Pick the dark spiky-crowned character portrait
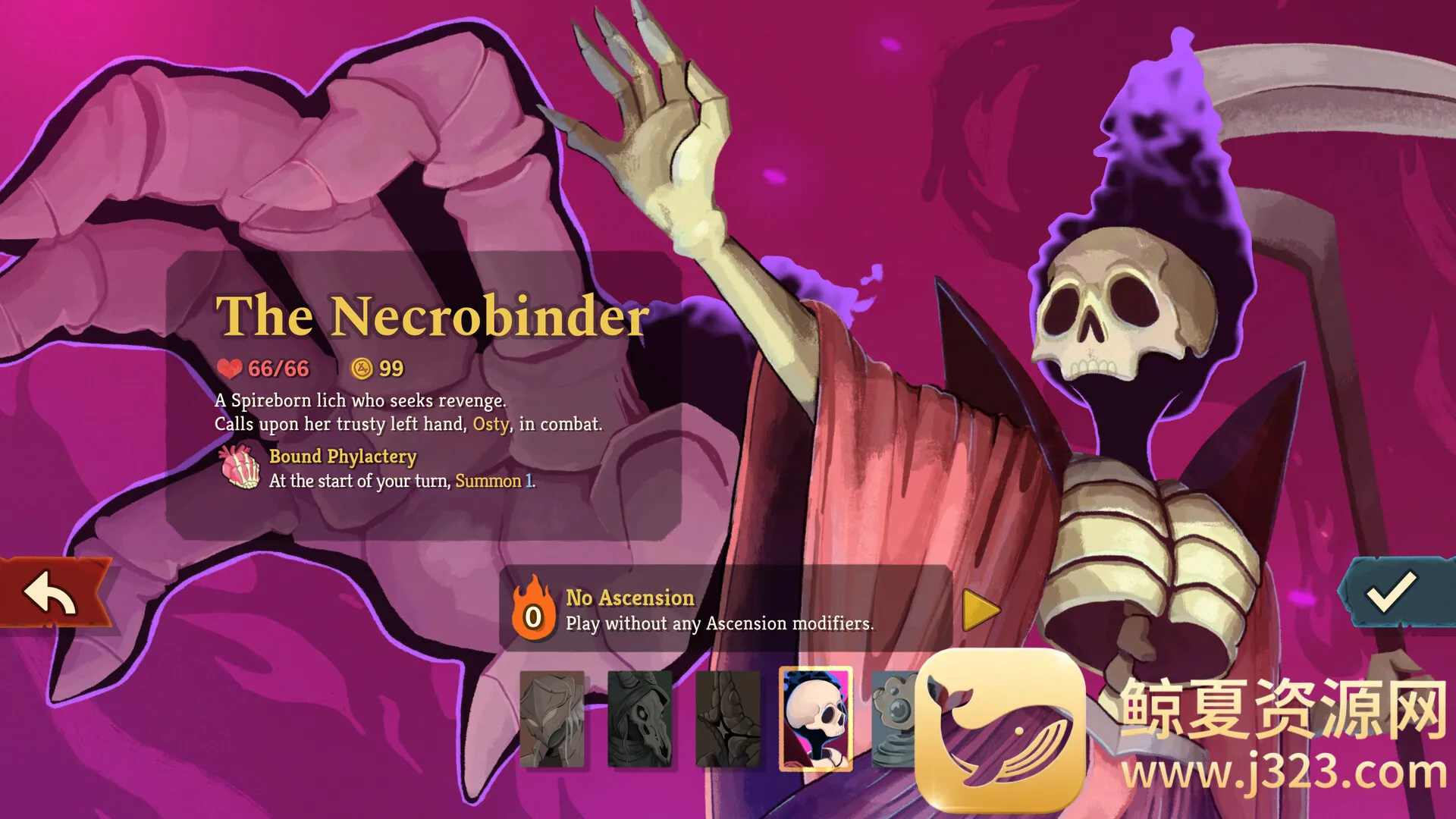Image resolution: width=1456 pixels, height=819 pixels. click(728, 718)
